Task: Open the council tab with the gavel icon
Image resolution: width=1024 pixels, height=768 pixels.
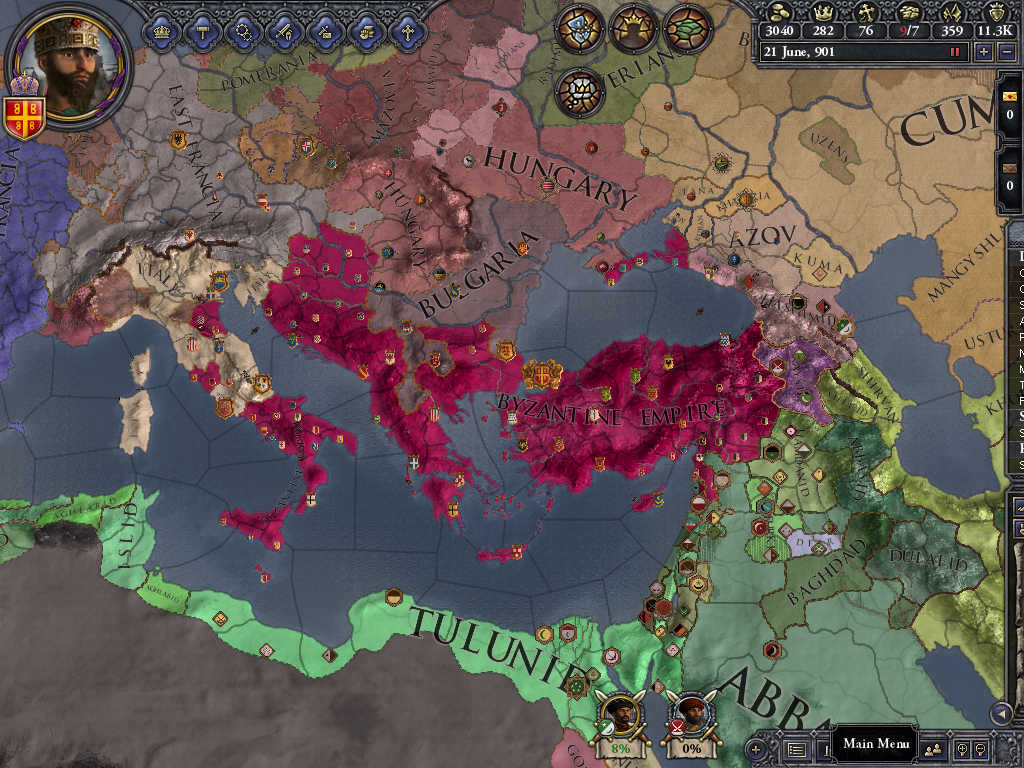Action: (326, 32)
